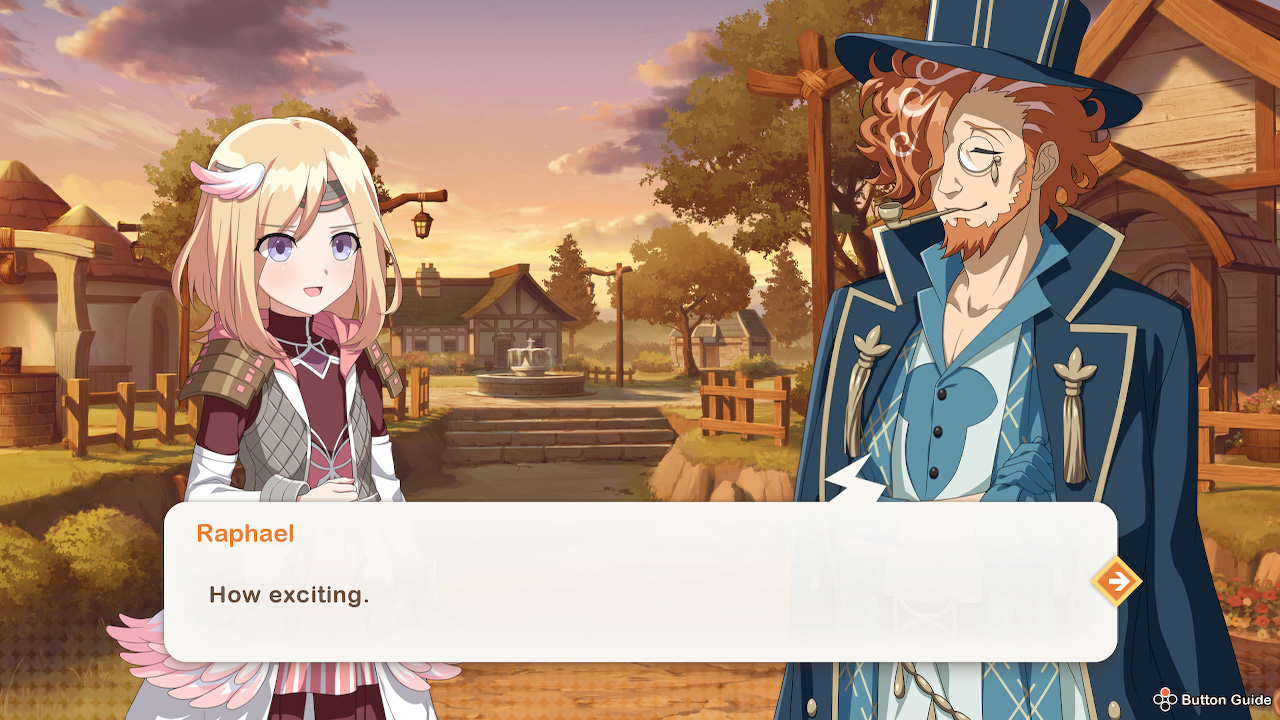The height and width of the screenshot is (720, 1280).
Task: Click the Raphael name label
Action: [243, 533]
